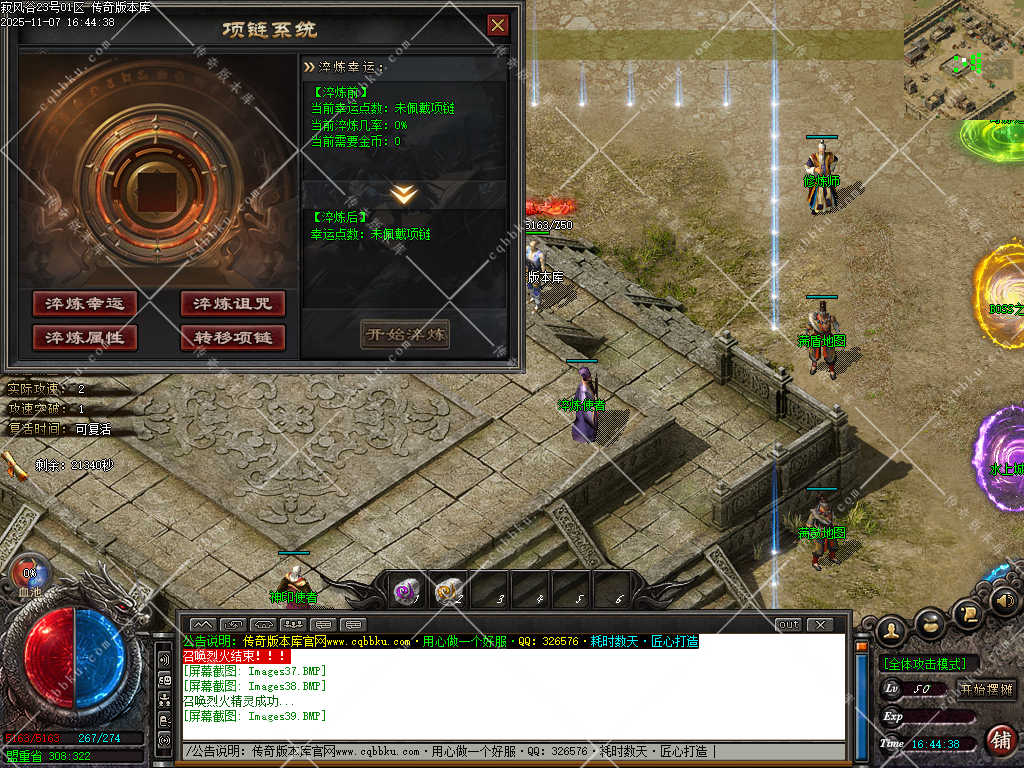Image resolution: width=1024 pixels, height=768 pixels.
Task: Click the chat window's out button
Action: pyautogui.click(x=789, y=625)
